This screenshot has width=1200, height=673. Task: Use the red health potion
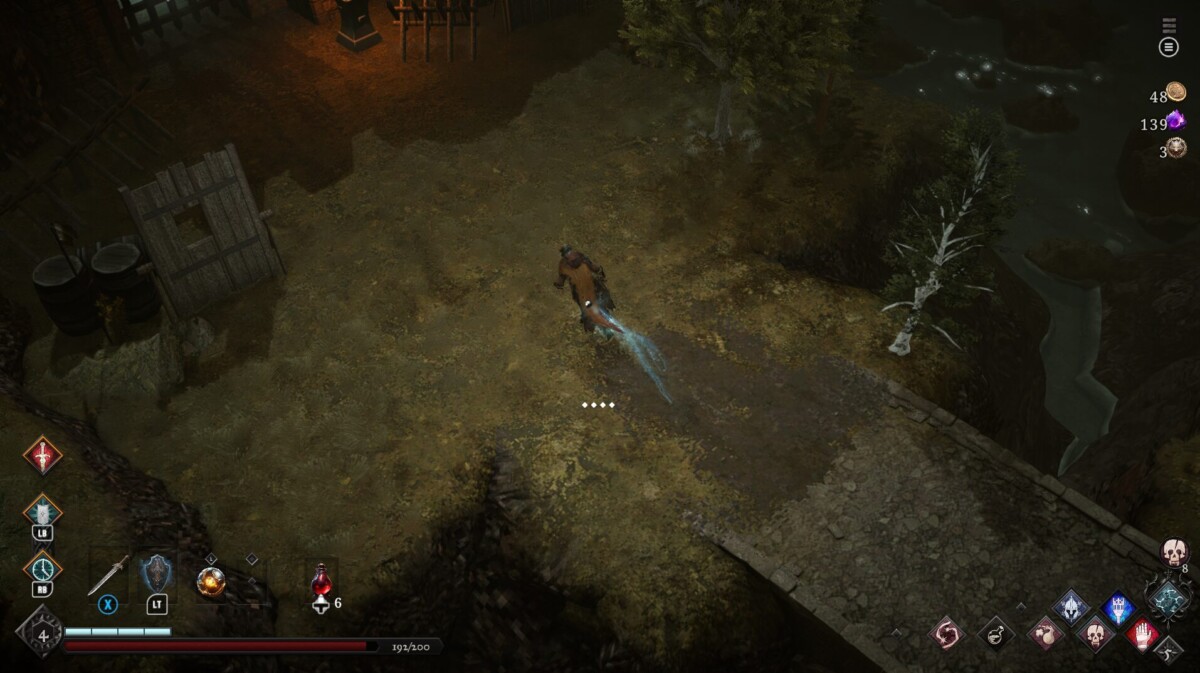[321, 579]
